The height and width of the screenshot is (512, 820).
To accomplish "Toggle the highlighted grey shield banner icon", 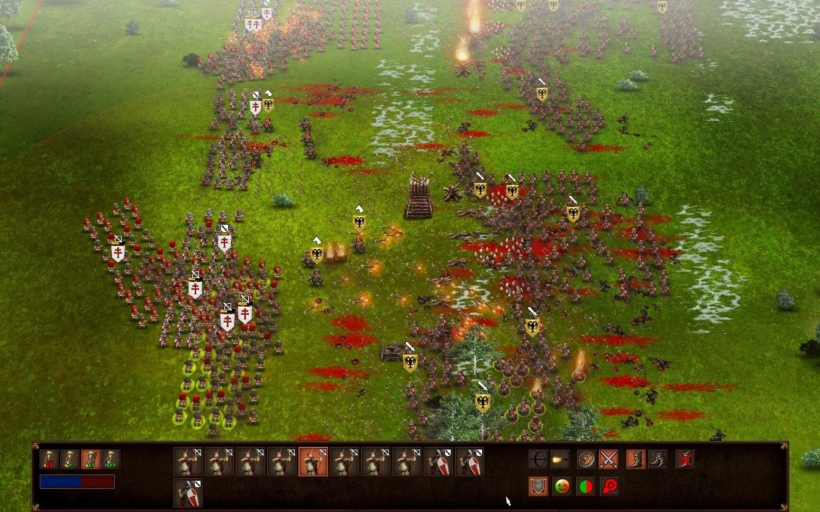I will pyautogui.click(x=538, y=486).
